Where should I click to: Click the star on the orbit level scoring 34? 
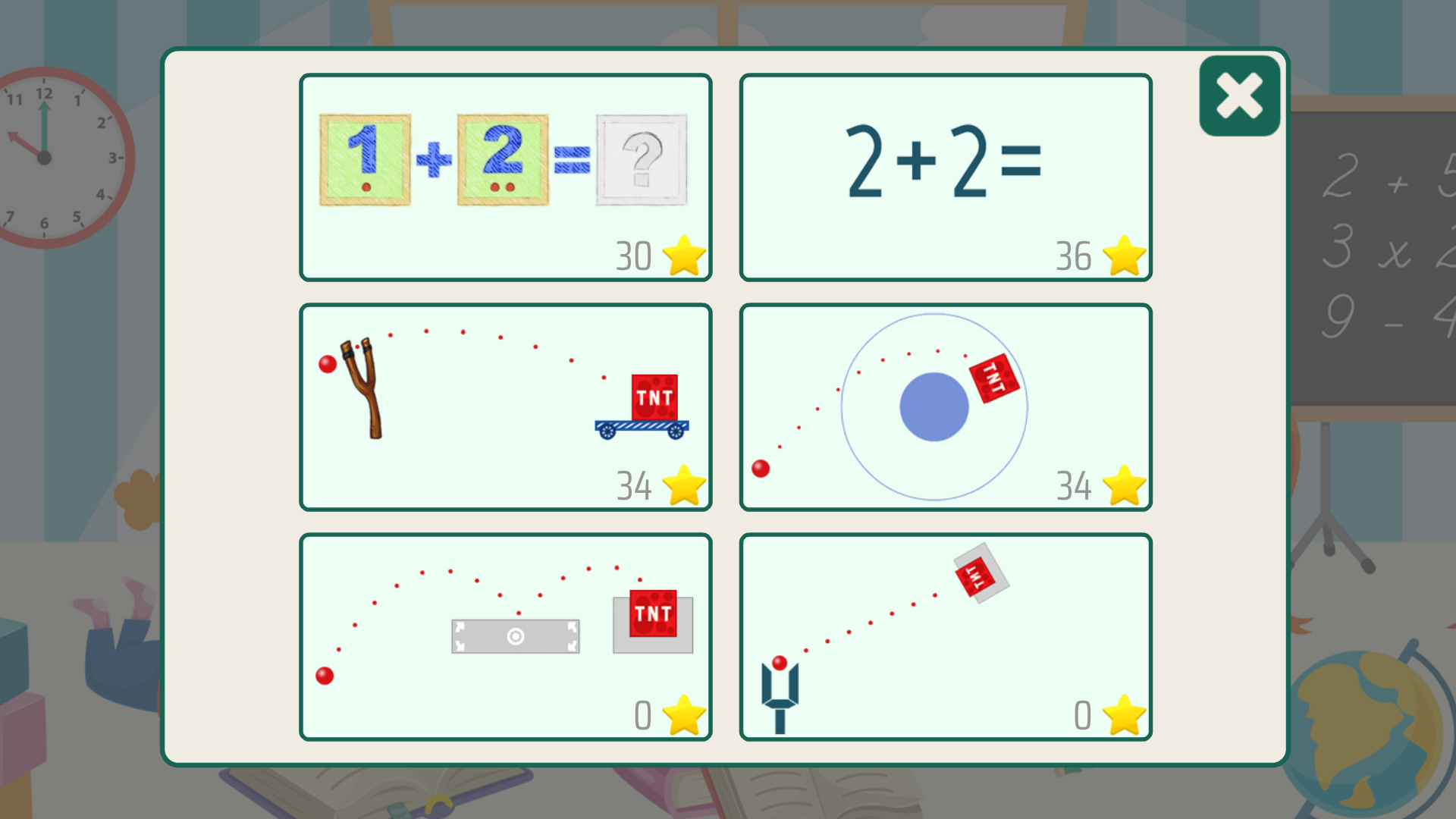1123,485
